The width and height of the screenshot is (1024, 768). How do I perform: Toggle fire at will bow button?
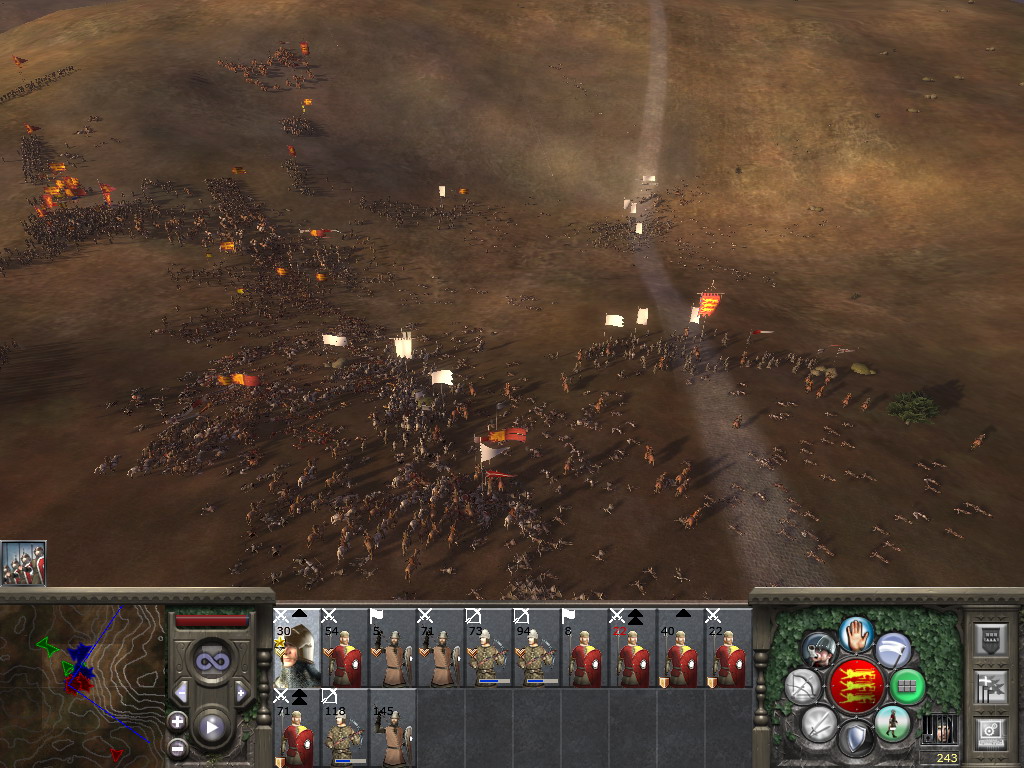pos(803,687)
